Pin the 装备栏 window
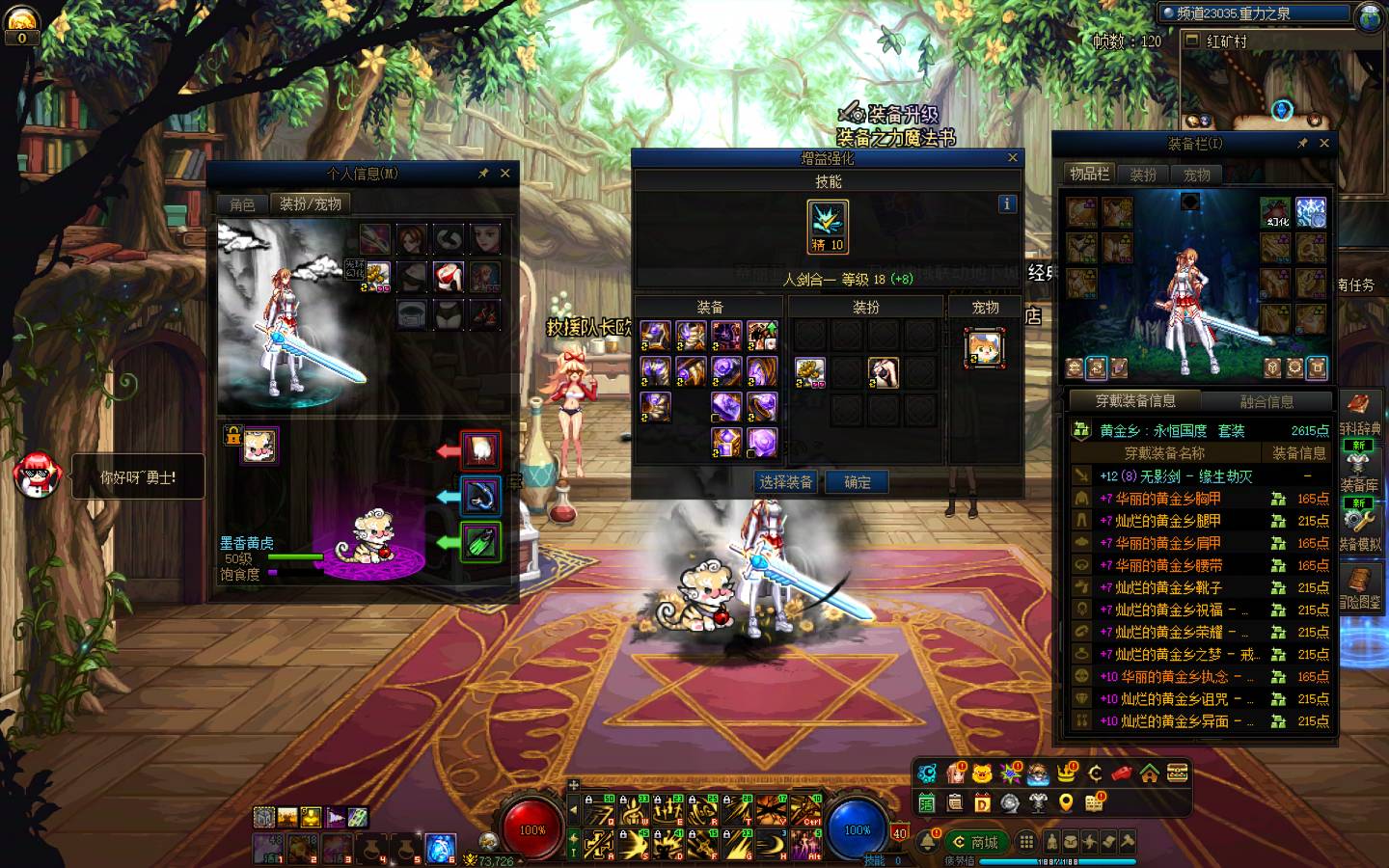The image size is (1389, 868). click(x=1302, y=143)
